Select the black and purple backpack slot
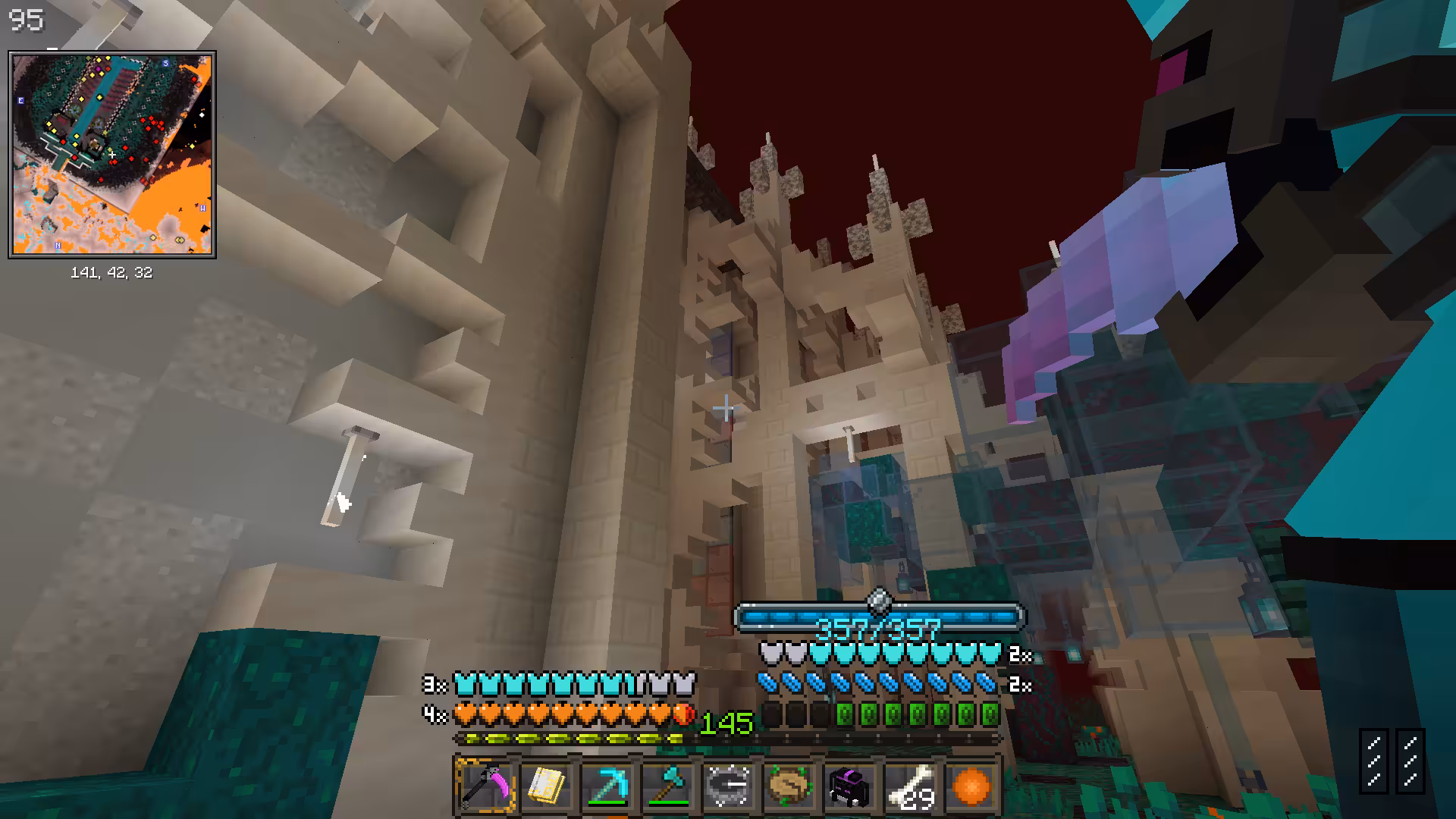 coord(849,786)
